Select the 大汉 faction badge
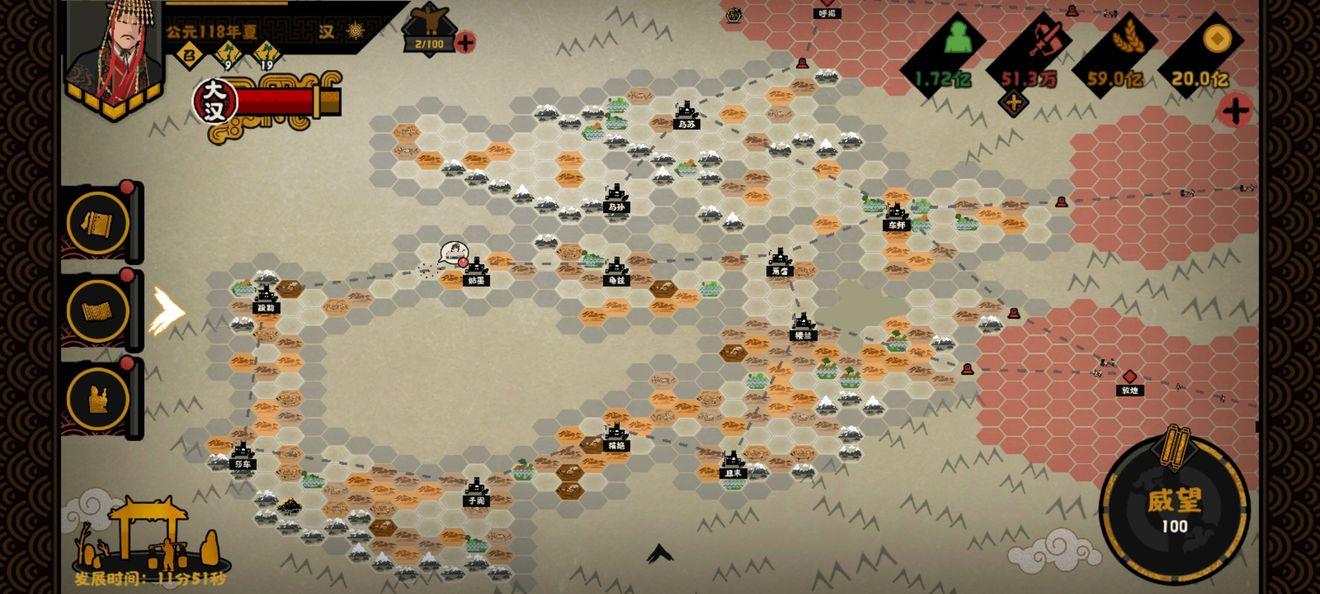Image resolution: width=1320 pixels, height=594 pixels. (215, 102)
